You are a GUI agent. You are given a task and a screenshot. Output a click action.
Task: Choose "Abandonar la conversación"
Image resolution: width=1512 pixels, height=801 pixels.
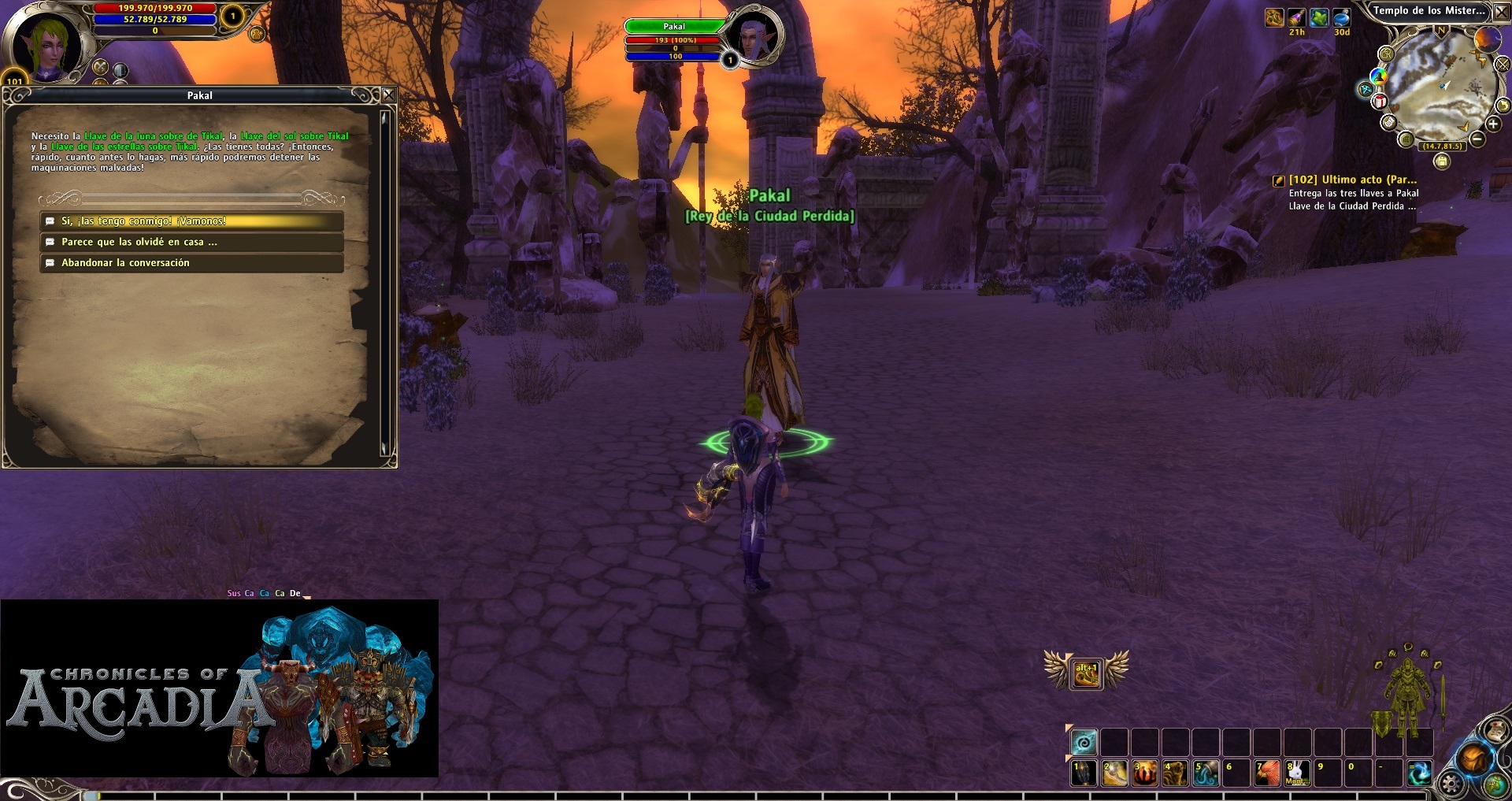(191, 263)
